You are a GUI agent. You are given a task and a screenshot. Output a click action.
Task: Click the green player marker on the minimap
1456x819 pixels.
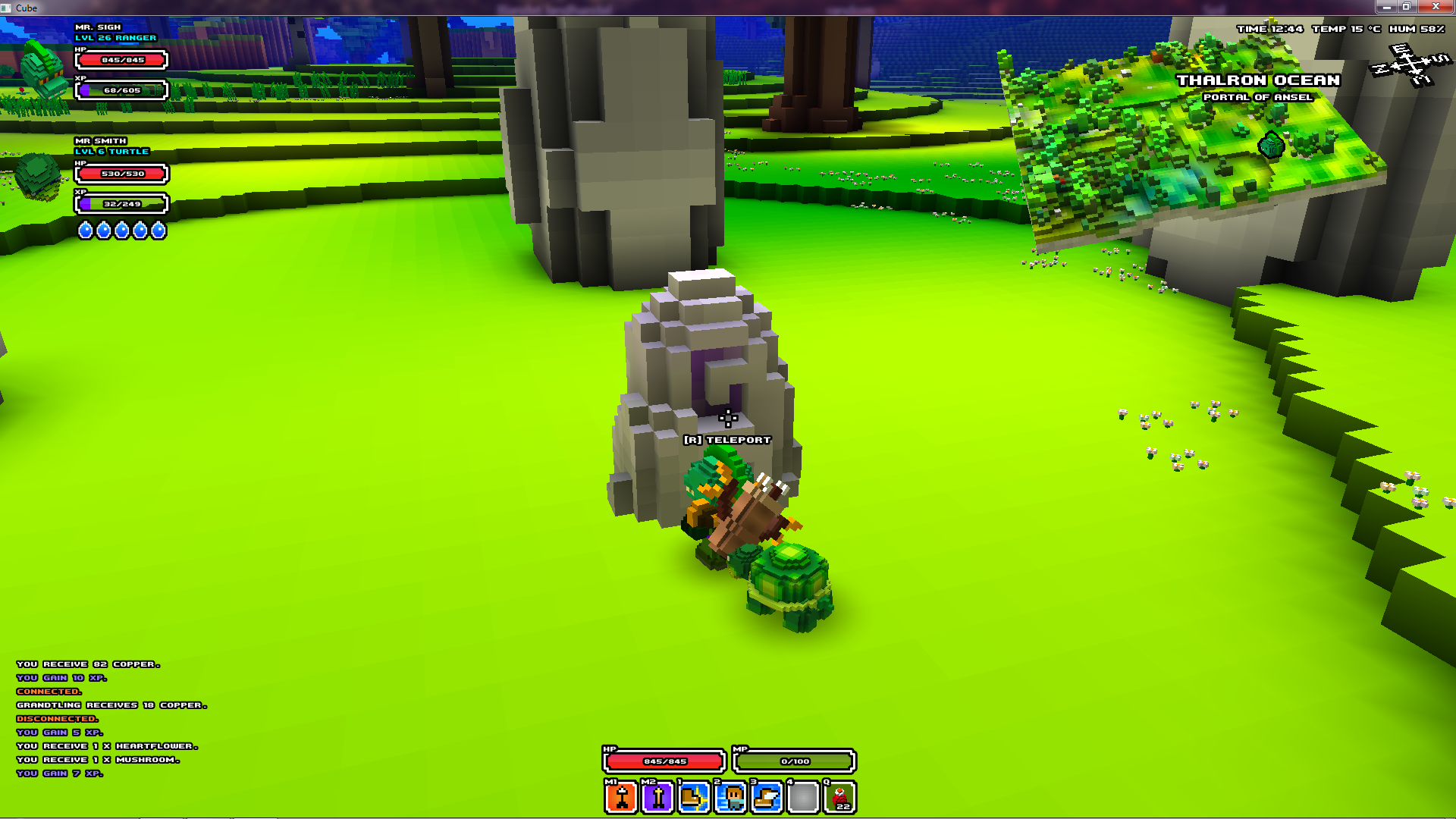(x=1271, y=144)
